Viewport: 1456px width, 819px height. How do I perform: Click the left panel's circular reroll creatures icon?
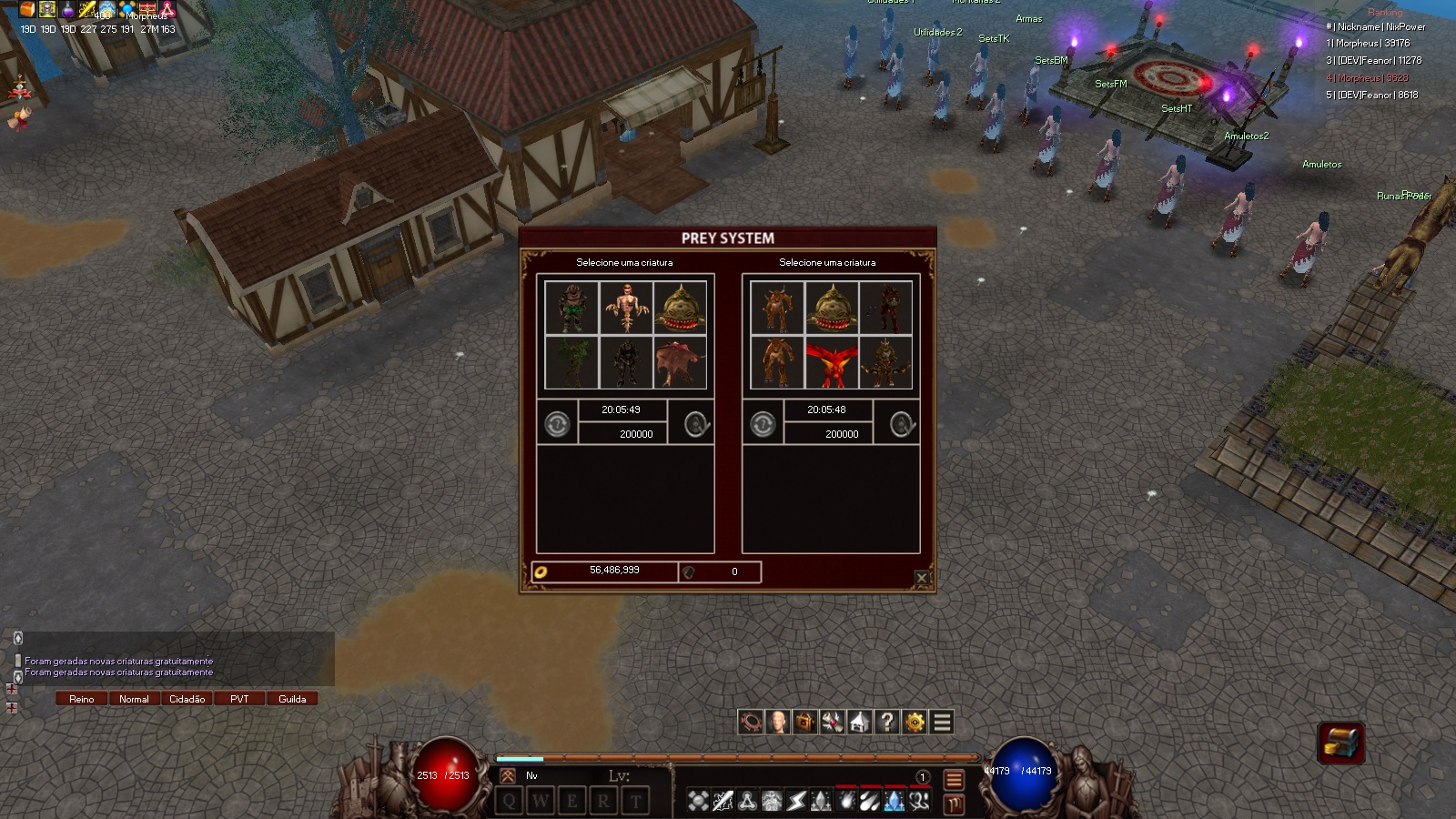tap(557, 424)
